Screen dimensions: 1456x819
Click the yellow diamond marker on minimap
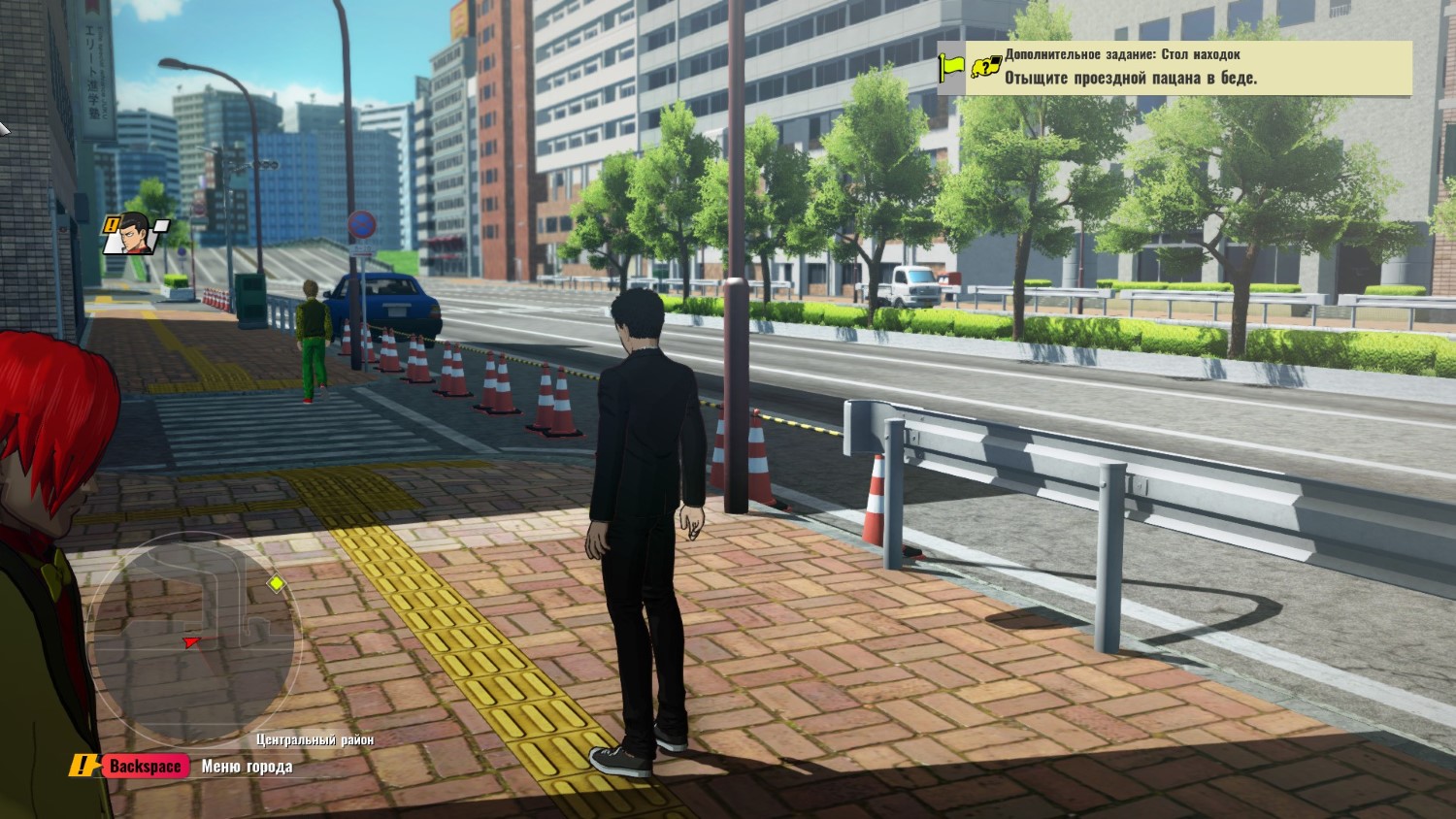pos(277,583)
